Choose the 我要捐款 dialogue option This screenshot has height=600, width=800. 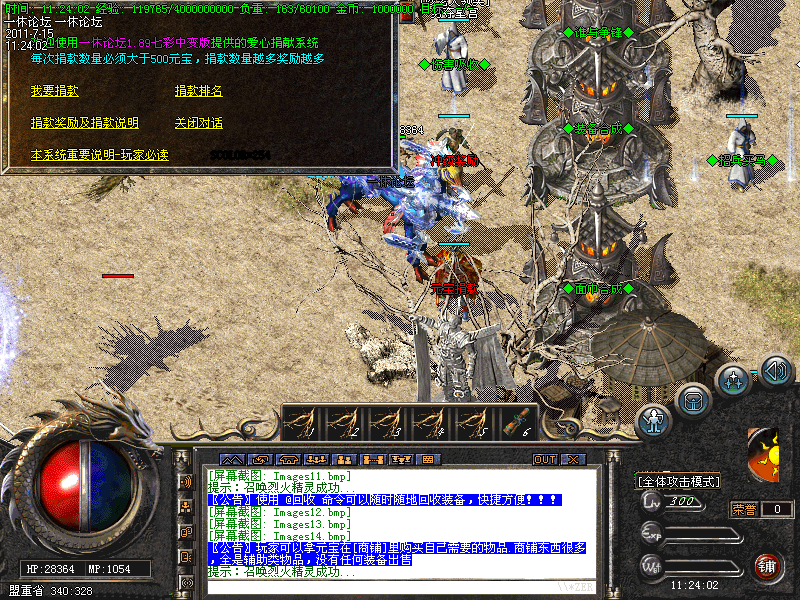(55, 91)
